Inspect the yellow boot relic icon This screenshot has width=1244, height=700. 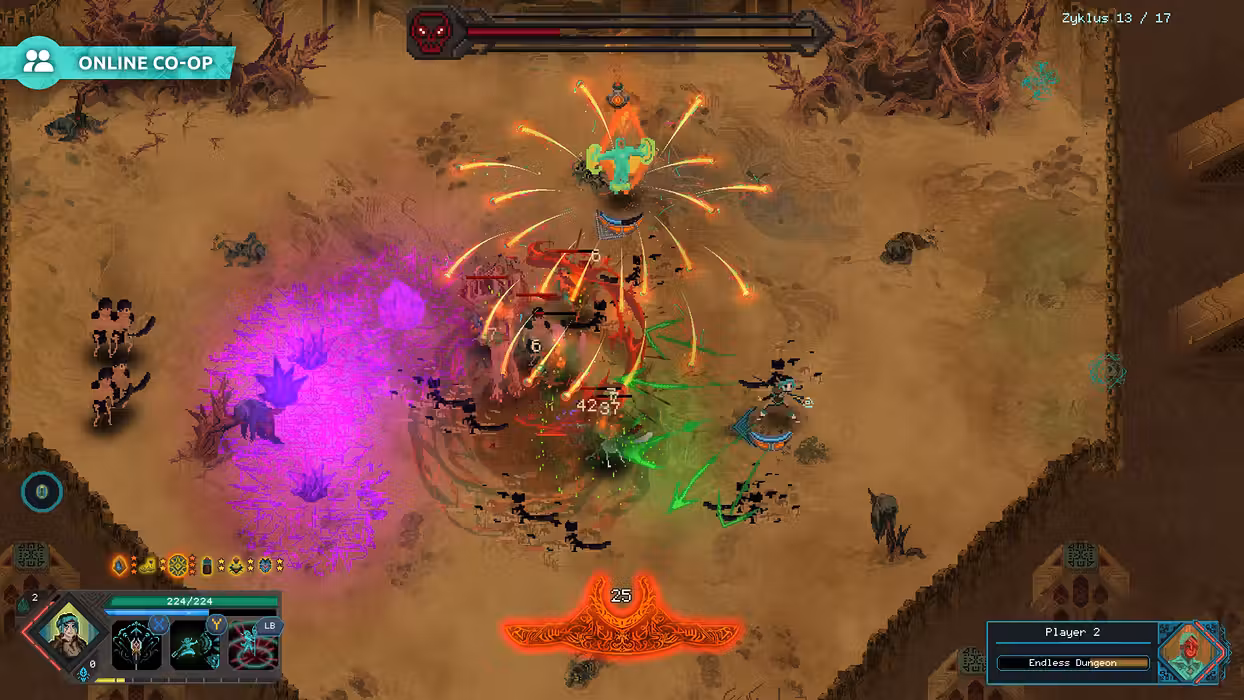point(148,566)
